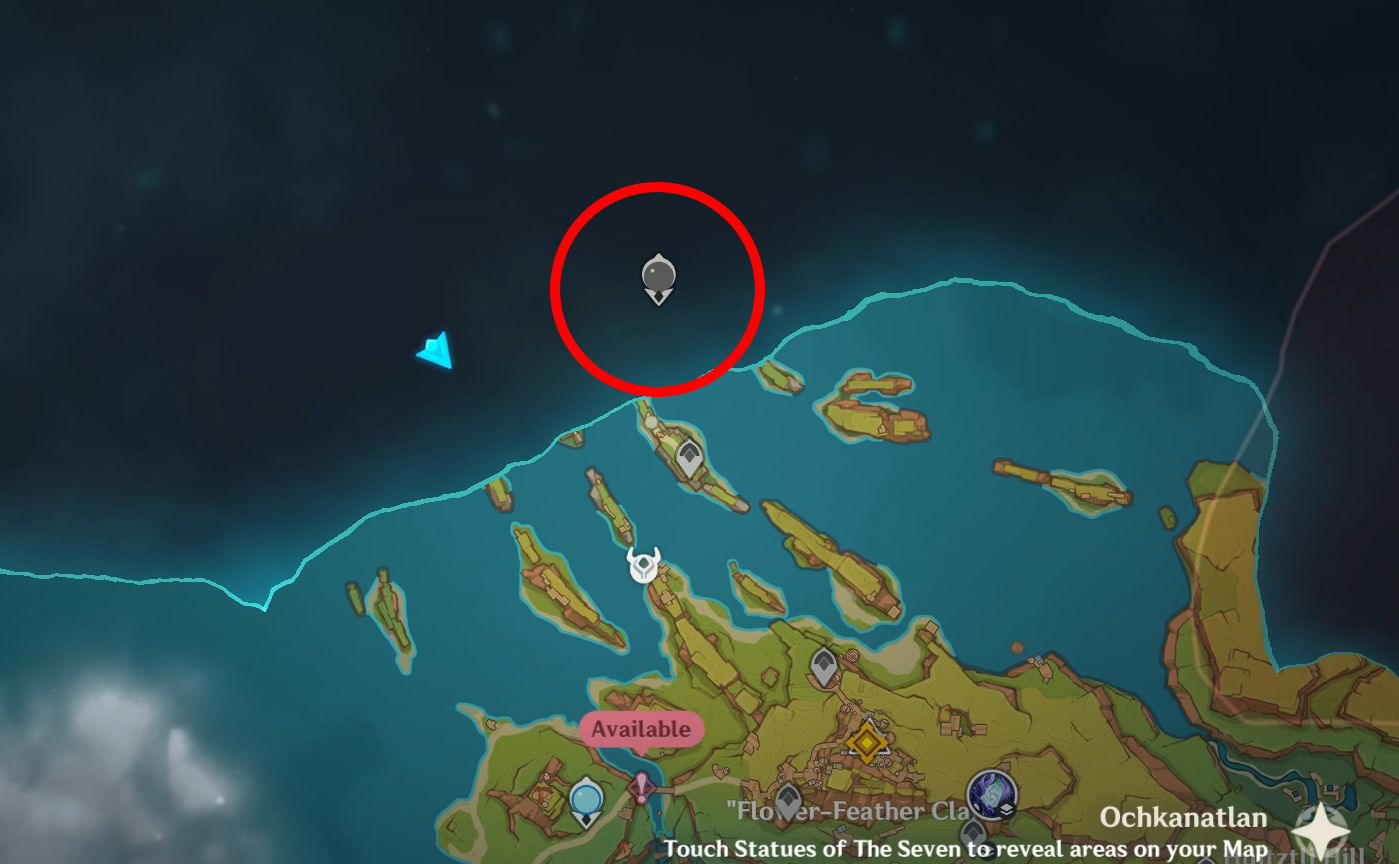Click the Available status bubble
The image size is (1399, 864).
coord(642,729)
